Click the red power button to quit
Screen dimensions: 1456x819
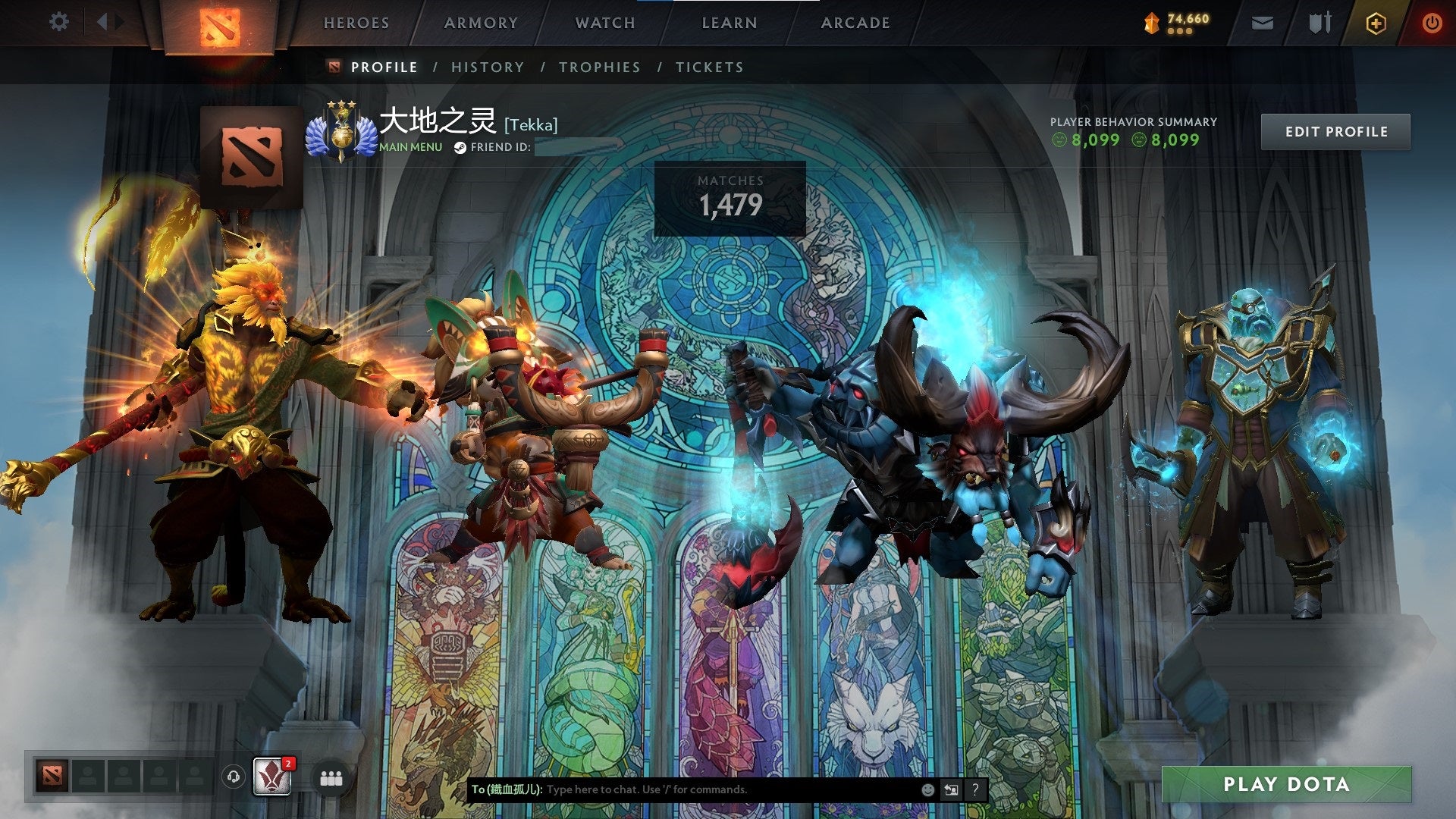click(x=1433, y=23)
